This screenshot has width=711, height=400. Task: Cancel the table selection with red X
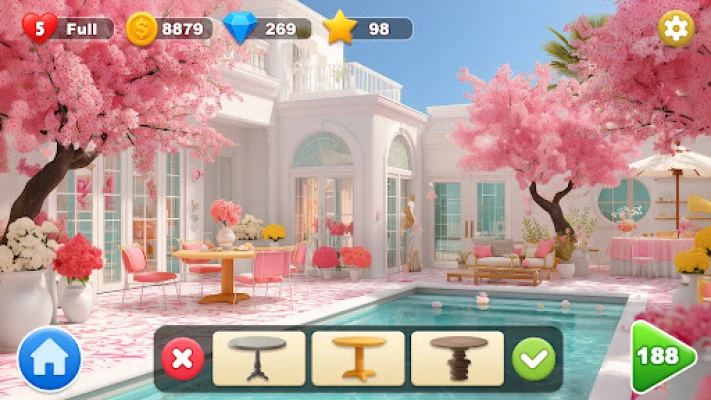pyautogui.click(x=182, y=358)
